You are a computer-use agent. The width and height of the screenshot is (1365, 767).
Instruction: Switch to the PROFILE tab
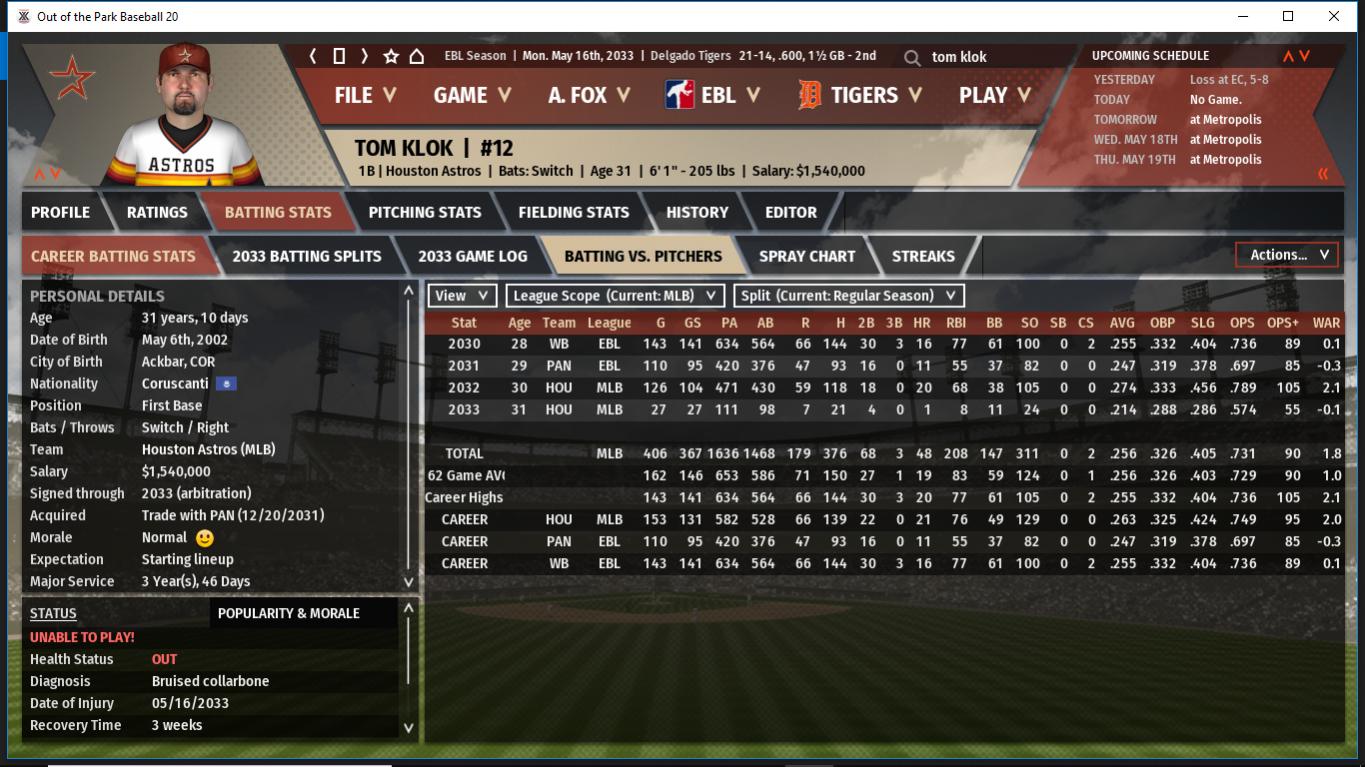[x=60, y=212]
